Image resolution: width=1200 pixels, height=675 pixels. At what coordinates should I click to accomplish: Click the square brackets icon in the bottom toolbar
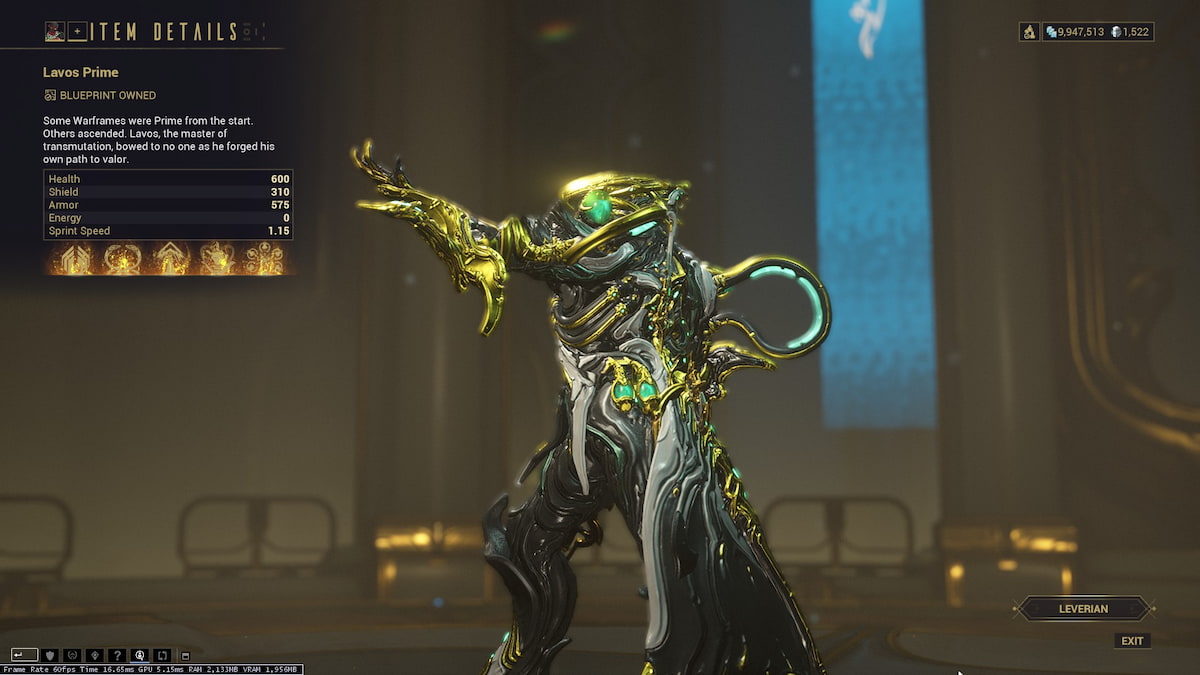tap(163, 655)
